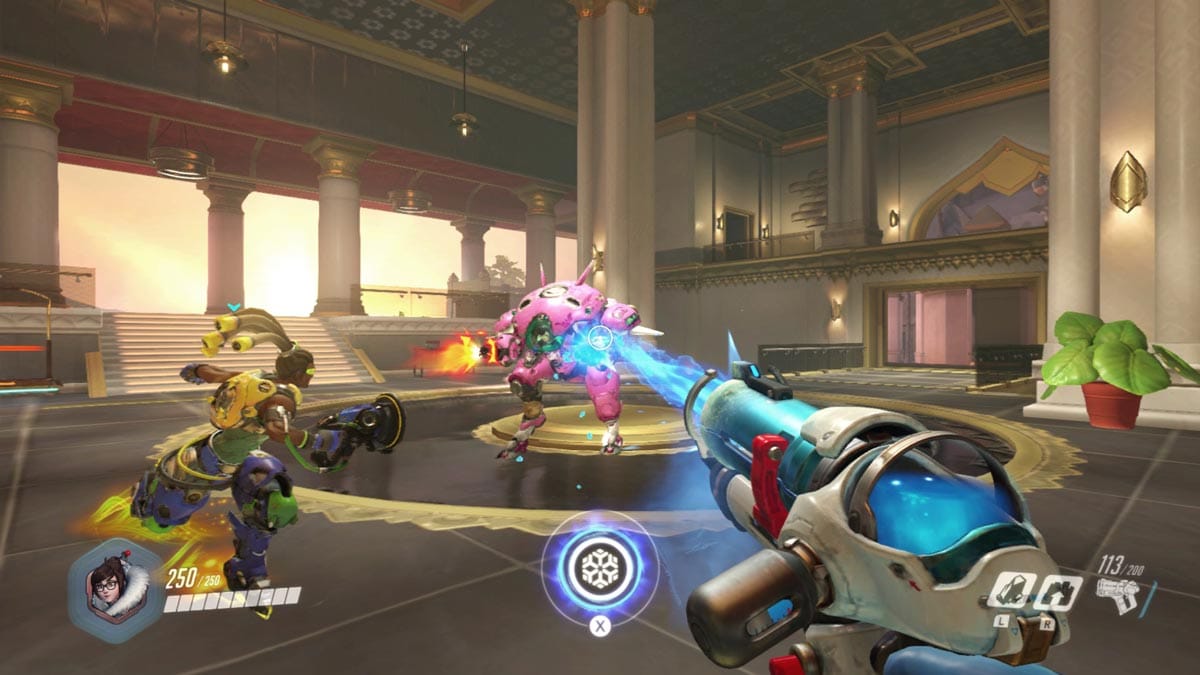This screenshot has width=1200, height=675.
Task: Select the Cryo-Freeze ability icon
Action: tap(1010, 592)
